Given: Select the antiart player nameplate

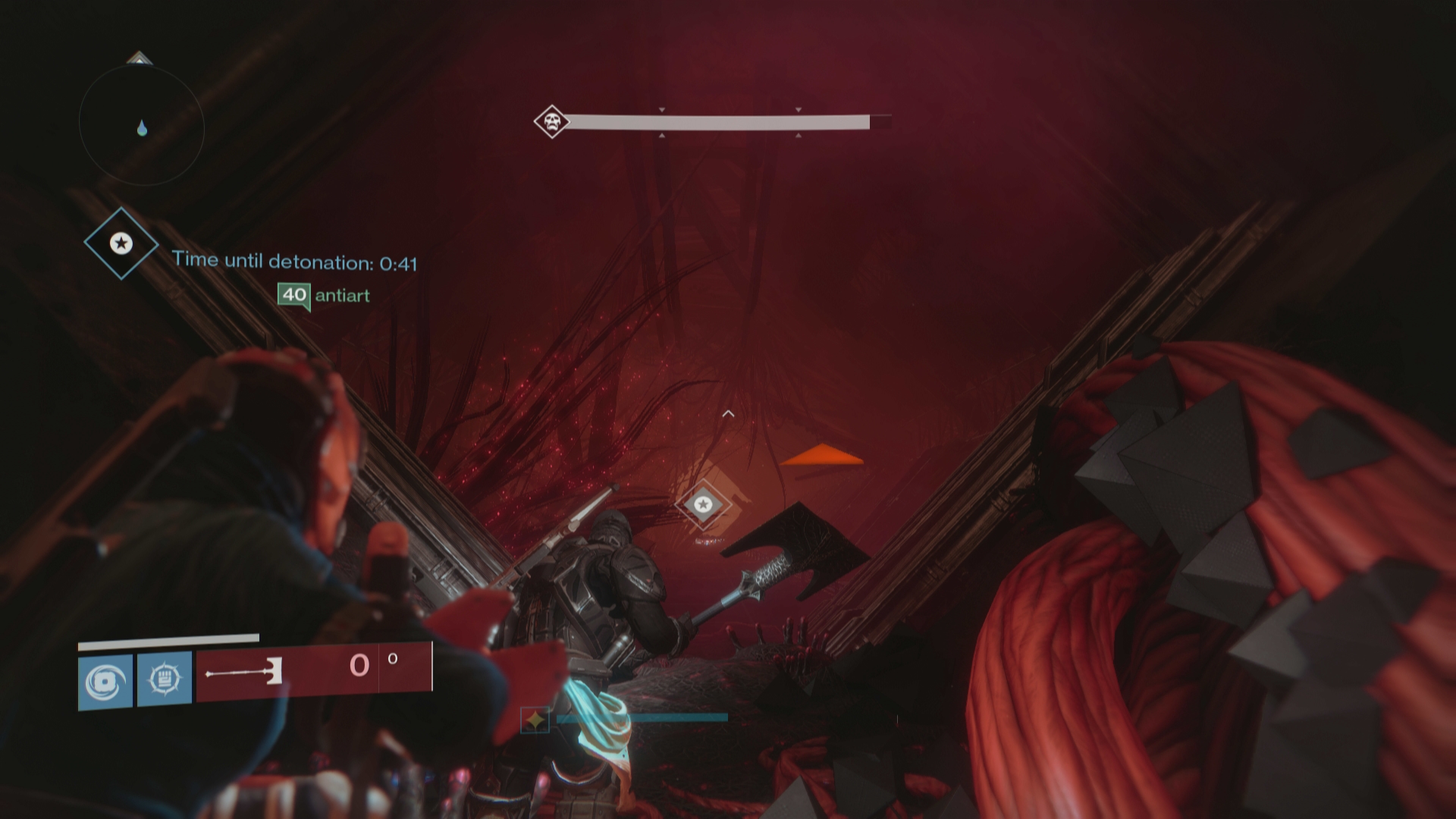Looking at the screenshot, I should coord(325,295).
